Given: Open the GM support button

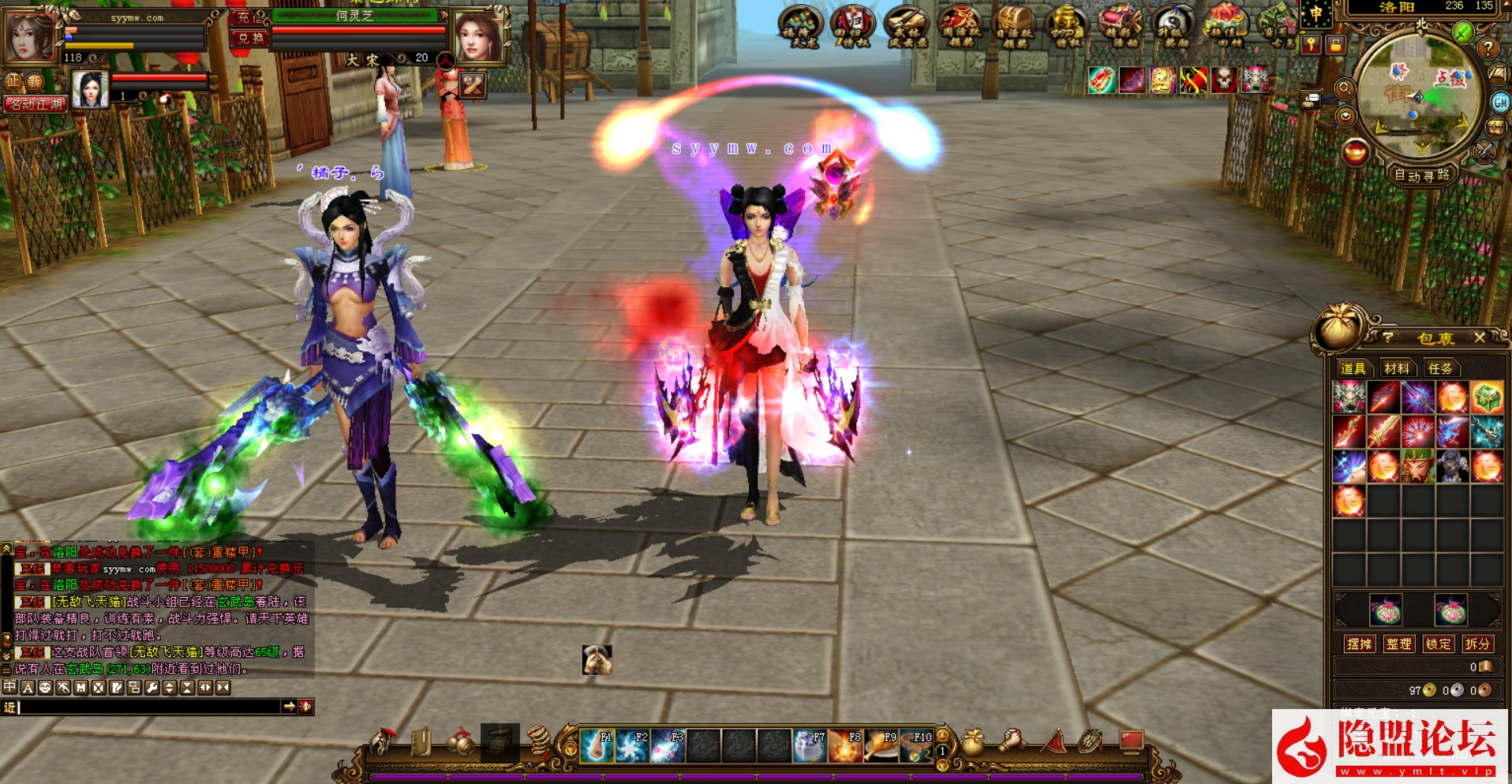Looking at the screenshot, I should pos(1500,102).
